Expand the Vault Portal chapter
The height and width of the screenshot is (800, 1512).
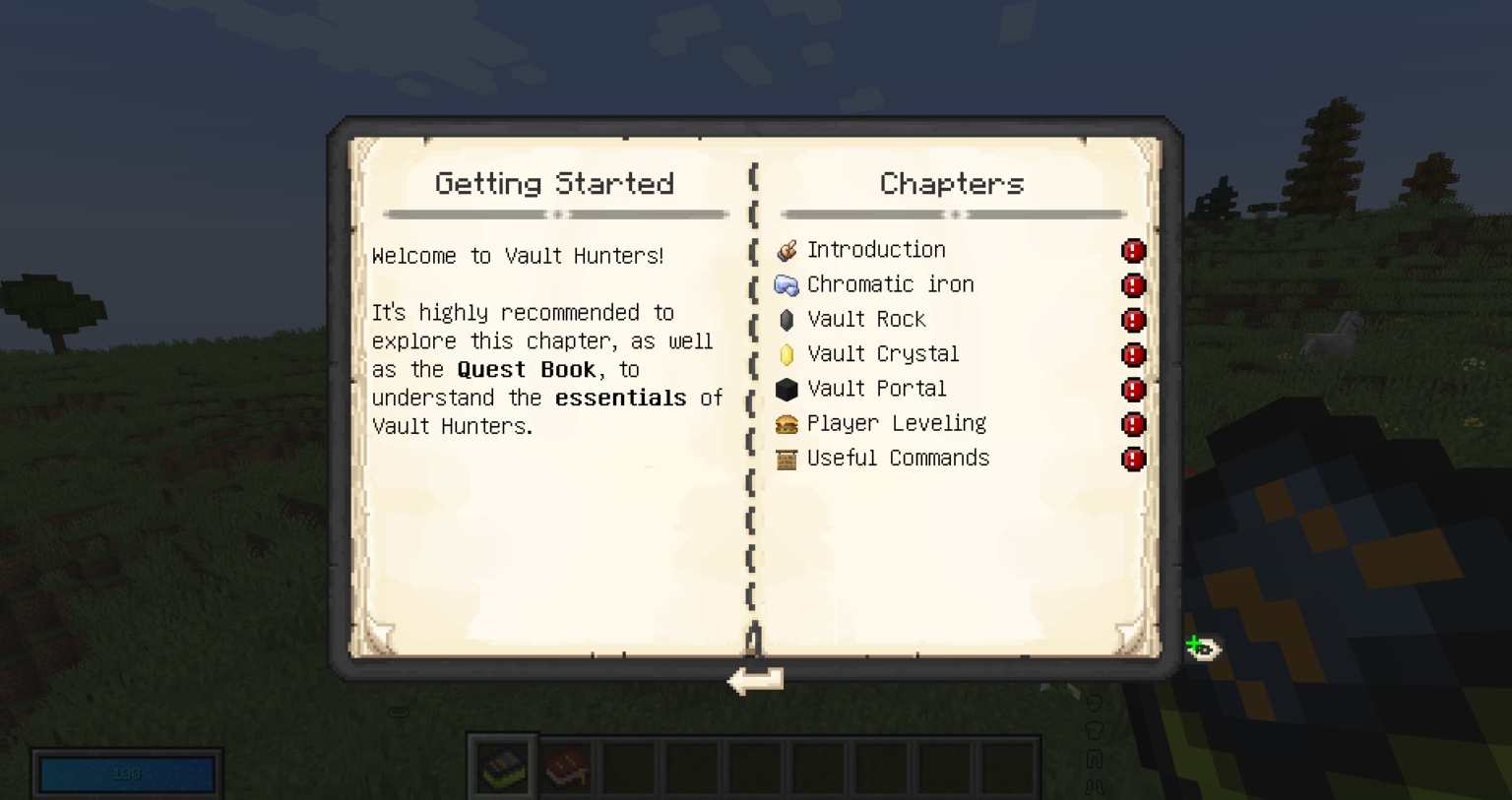click(876, 389)
